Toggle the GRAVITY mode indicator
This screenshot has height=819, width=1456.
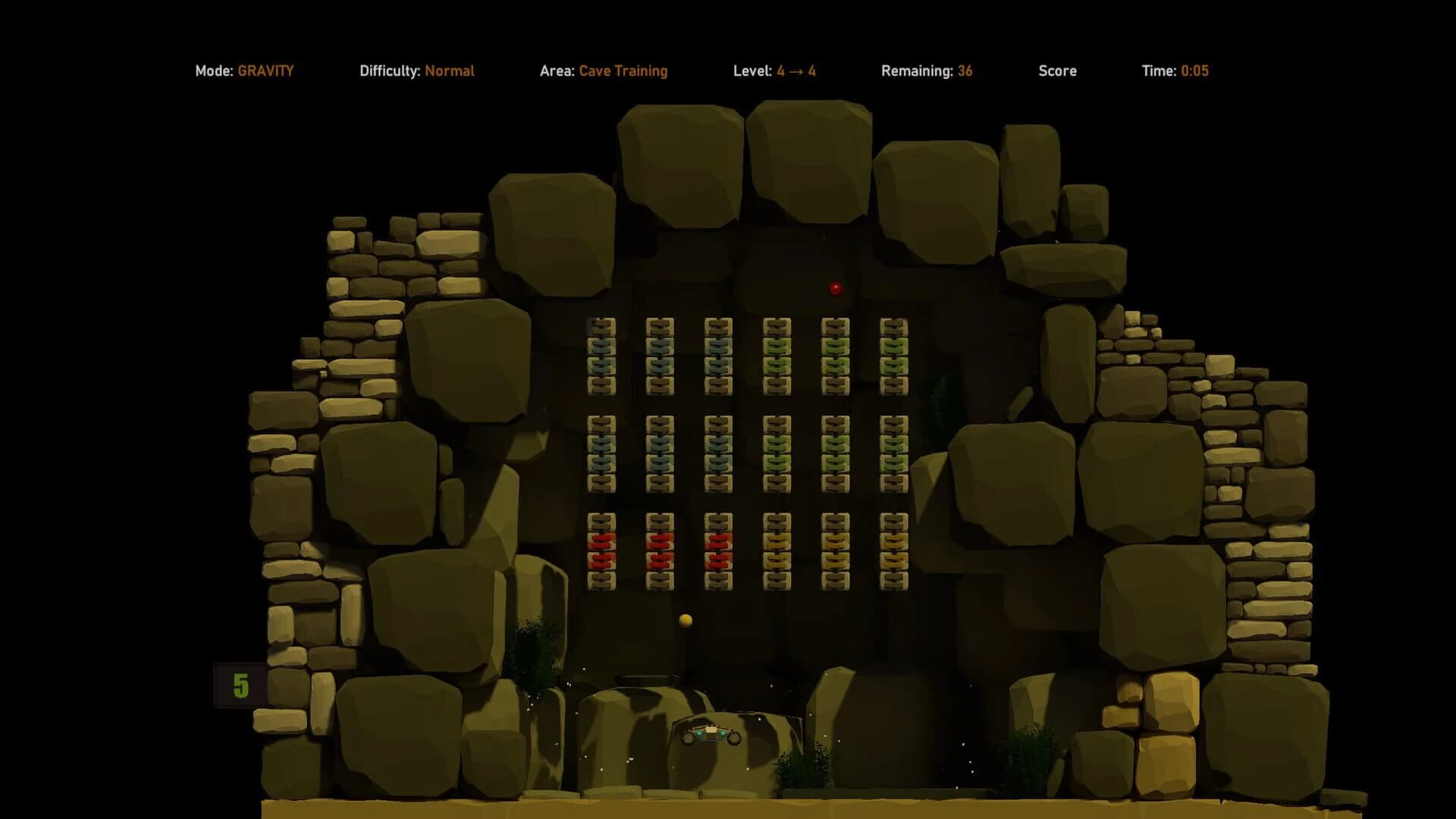pyautogui.click(x=265, y=71)
